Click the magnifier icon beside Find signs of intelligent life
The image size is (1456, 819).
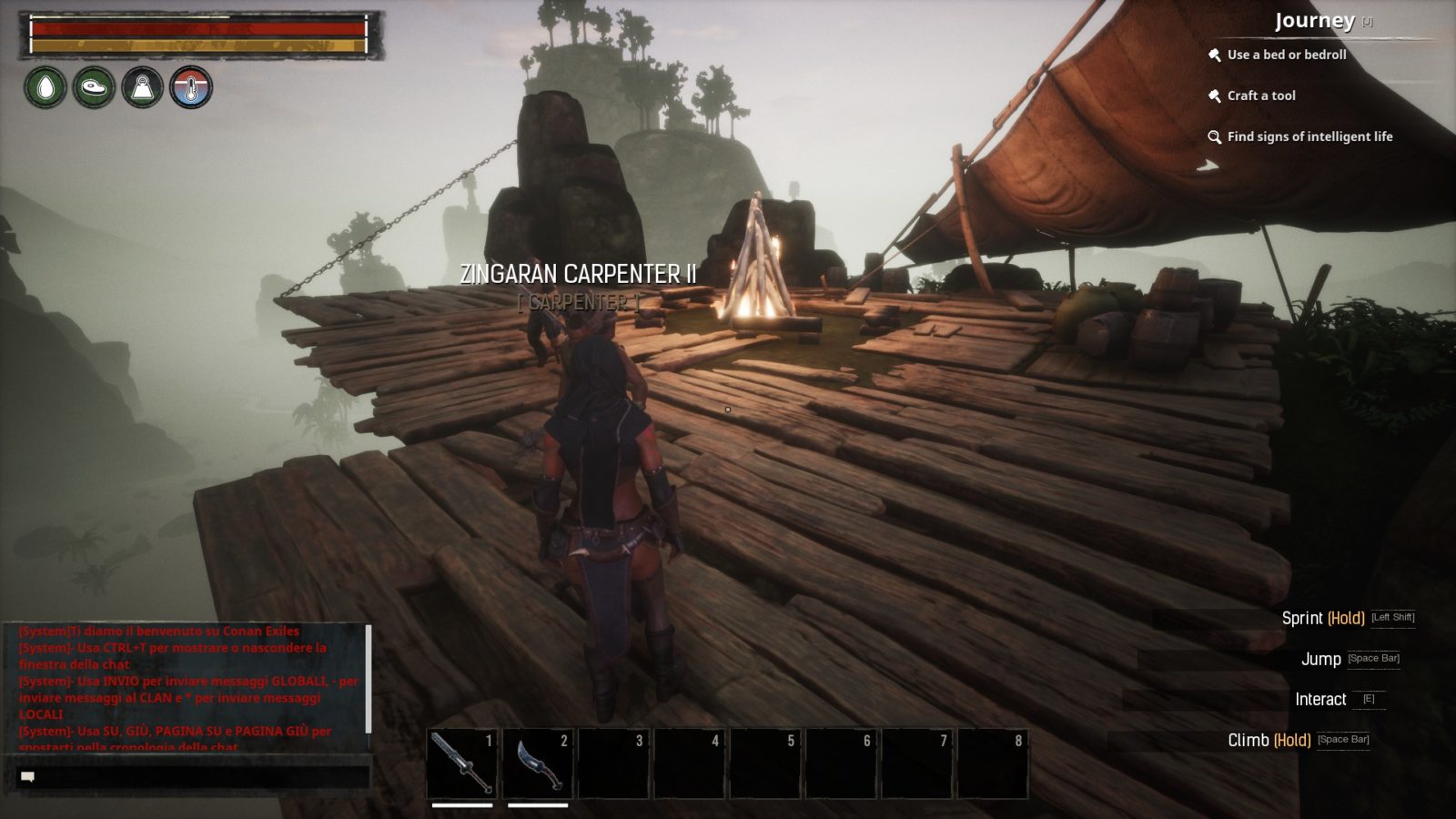pyautogui.click(x=1215, y=136)
